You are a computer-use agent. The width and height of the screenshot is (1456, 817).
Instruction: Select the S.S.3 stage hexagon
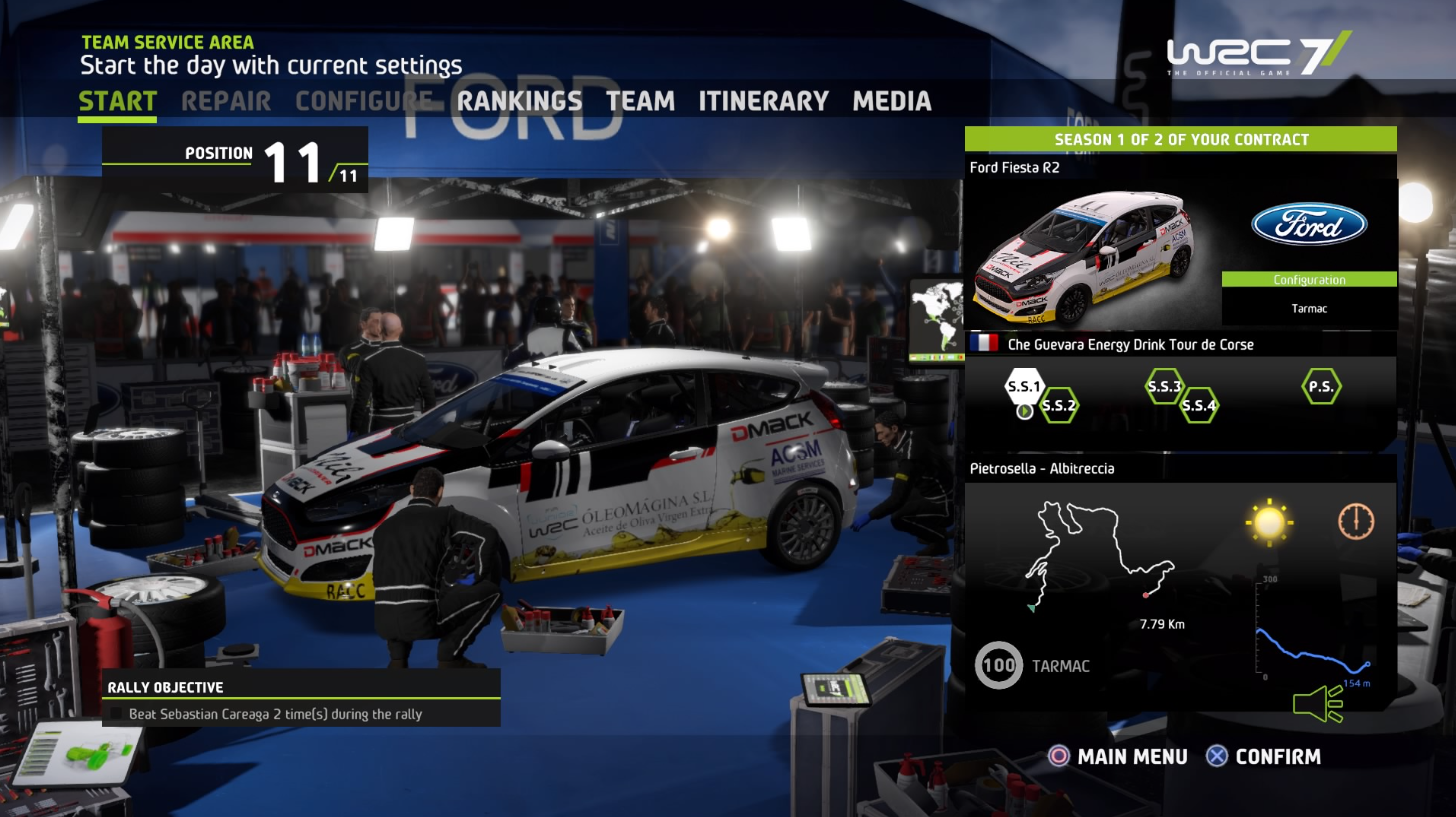pyautogui.click(x=1163, y=385)
